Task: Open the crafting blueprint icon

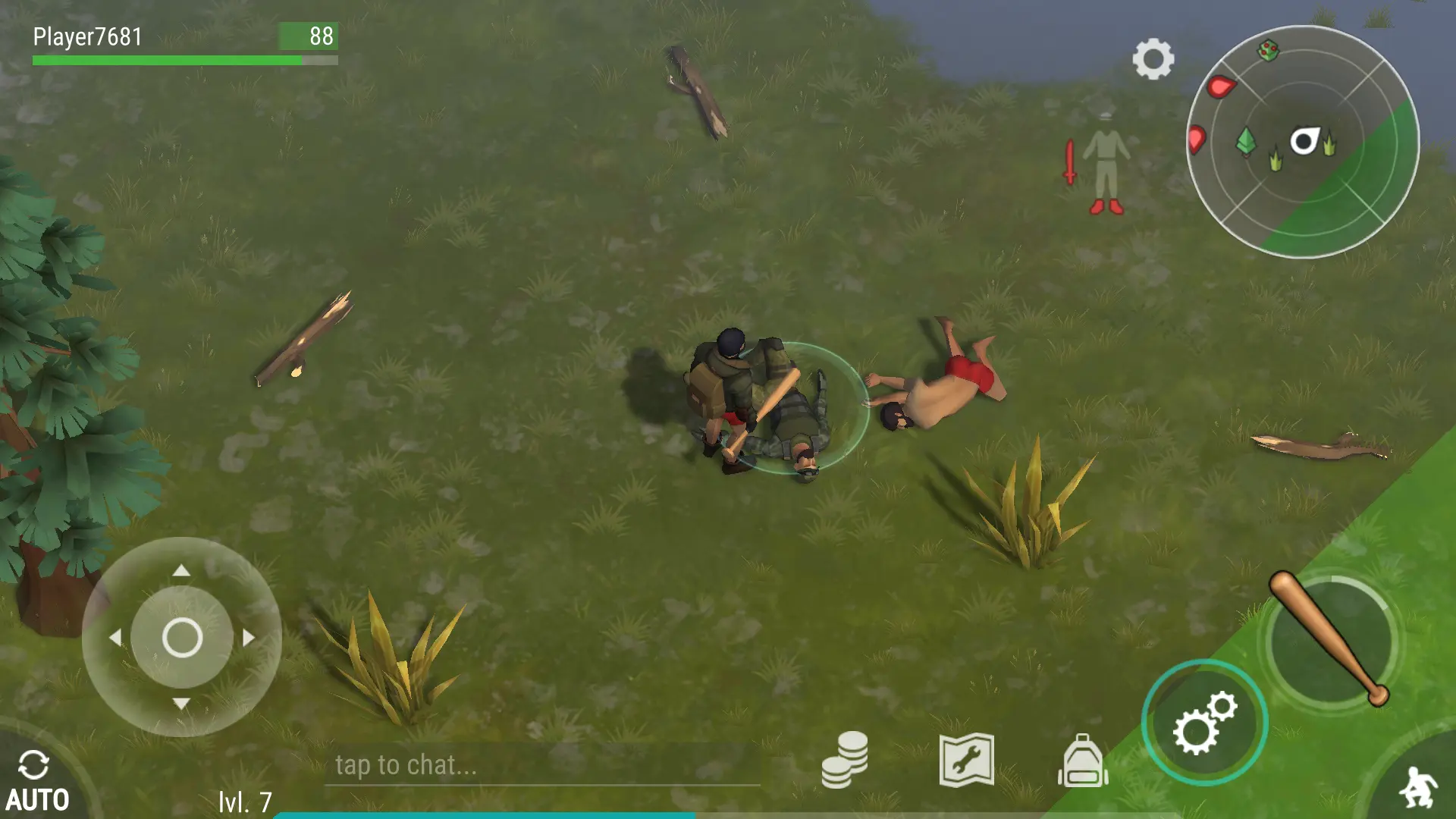Action: click(966, 760)
